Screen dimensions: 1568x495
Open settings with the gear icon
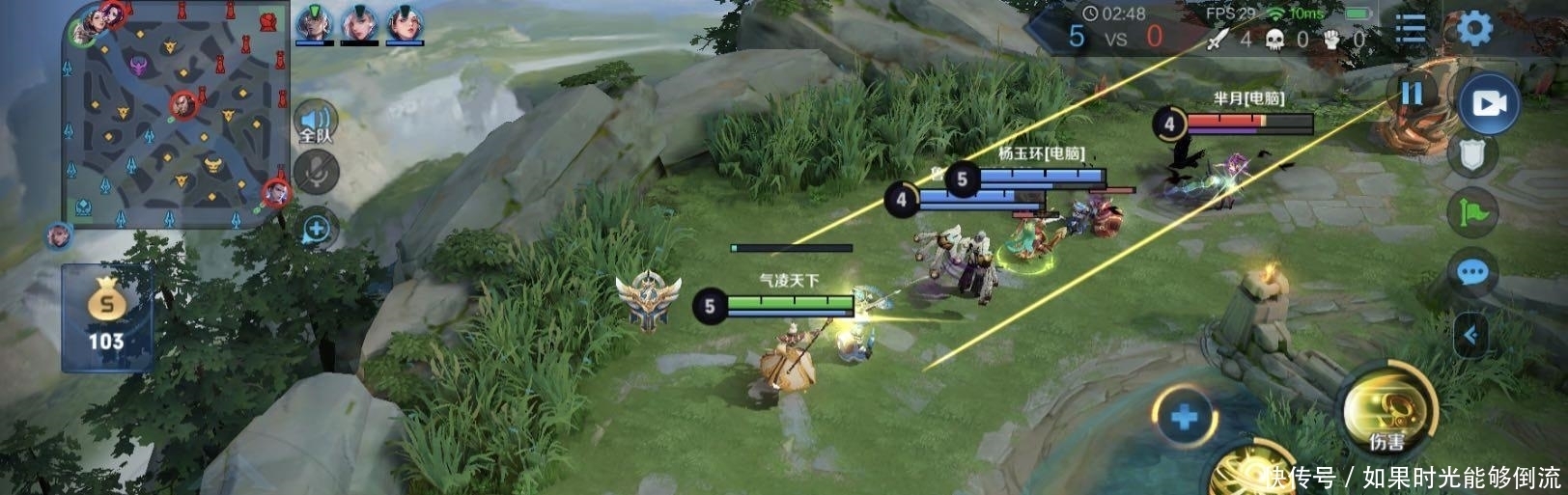pyautogui.click(x=1473, y=29)
